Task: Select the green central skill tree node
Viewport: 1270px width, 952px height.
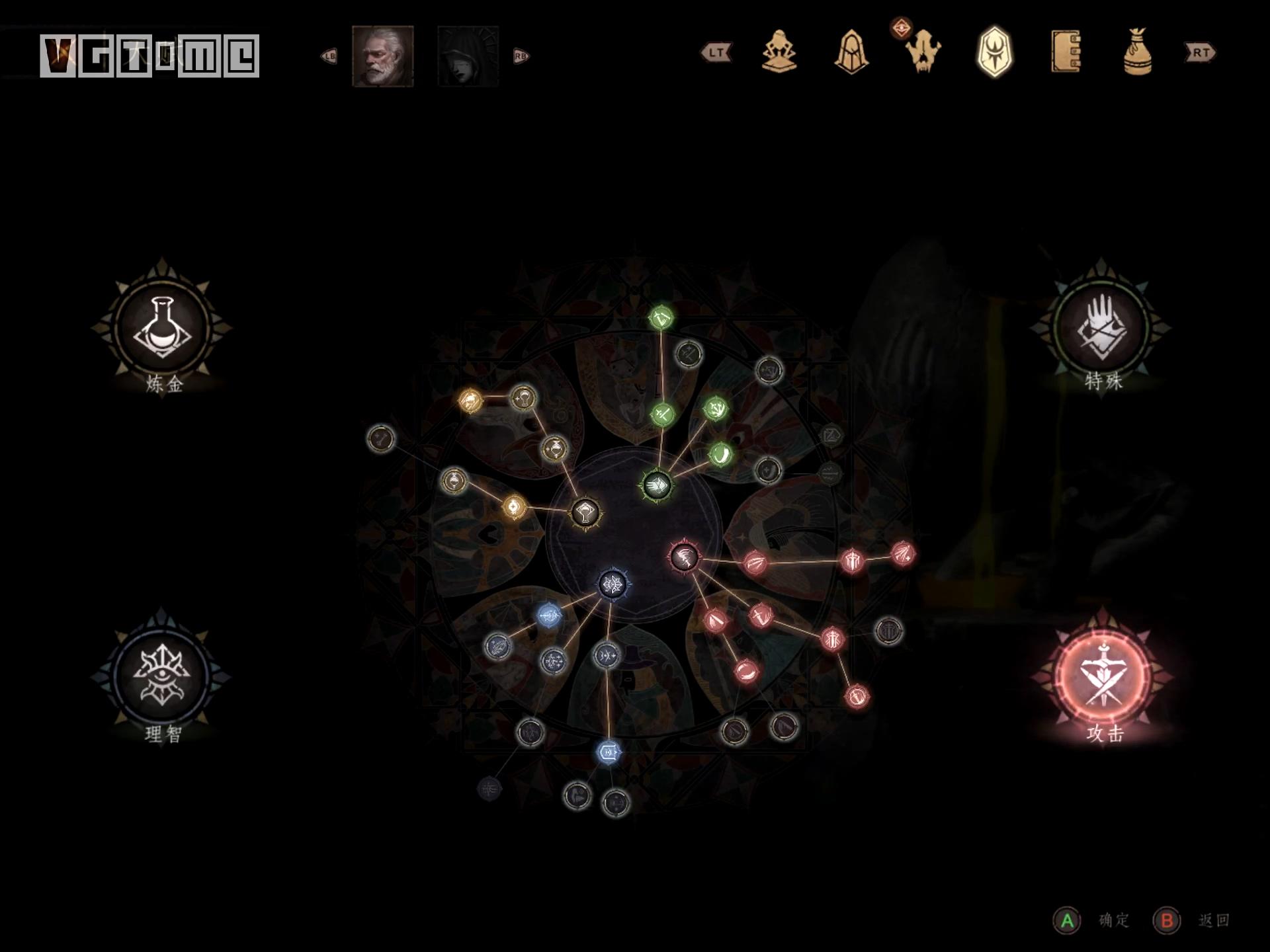Action: pyautogui.click(x=657, y=485)
